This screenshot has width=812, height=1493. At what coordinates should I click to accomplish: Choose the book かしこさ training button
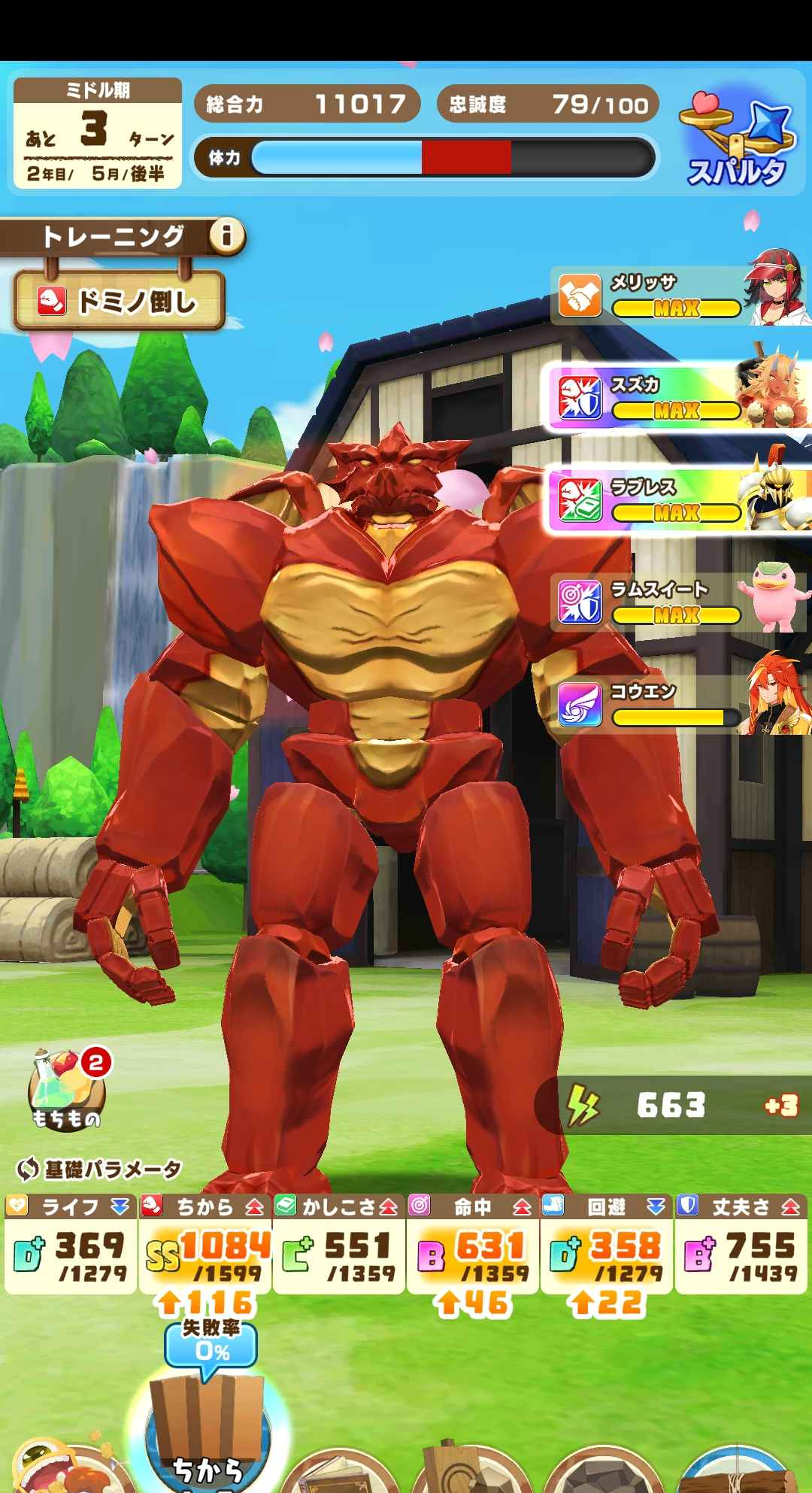click(x=342, y=1470)
